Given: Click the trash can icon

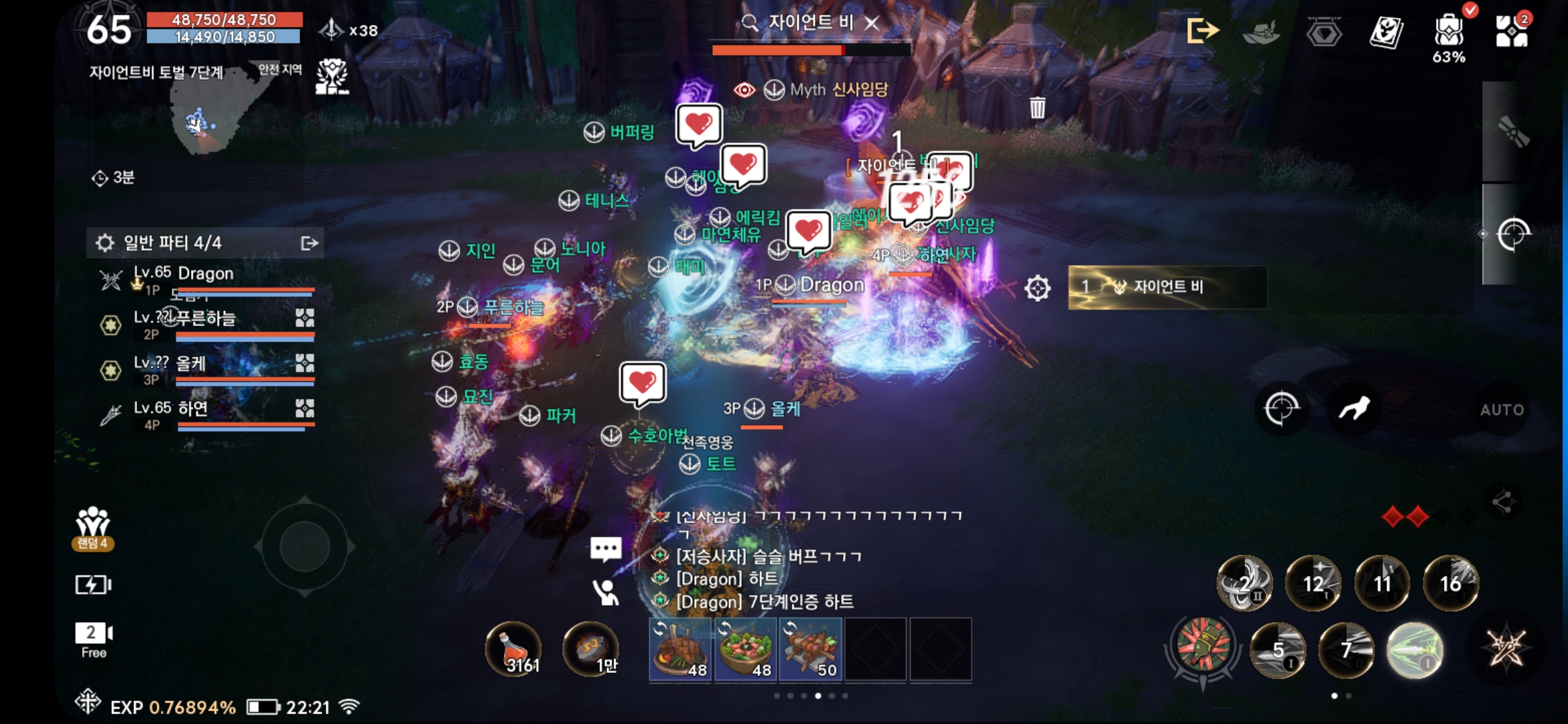Looking at the screenshot, I should [x=1037, y=107].
